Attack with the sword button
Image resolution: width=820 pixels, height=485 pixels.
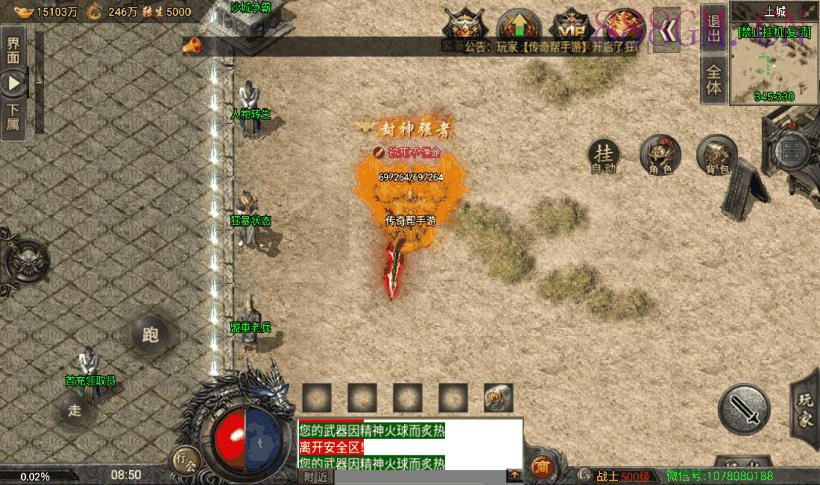744,410
